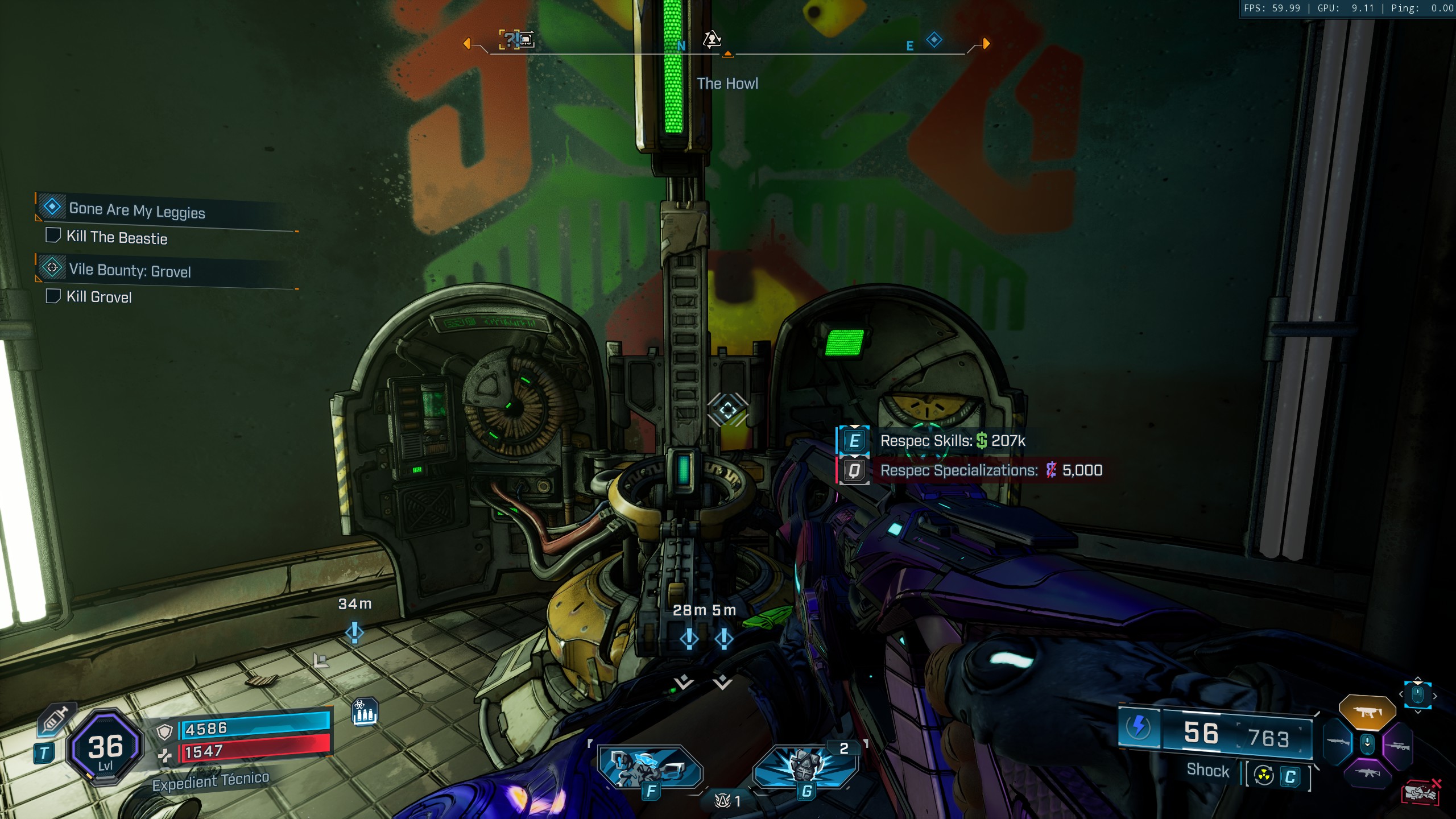The width and height of the screenshot is (1456, 819).
Task: Select the sniper rifle weapon slot
Action: click(x=1399, y=746)
